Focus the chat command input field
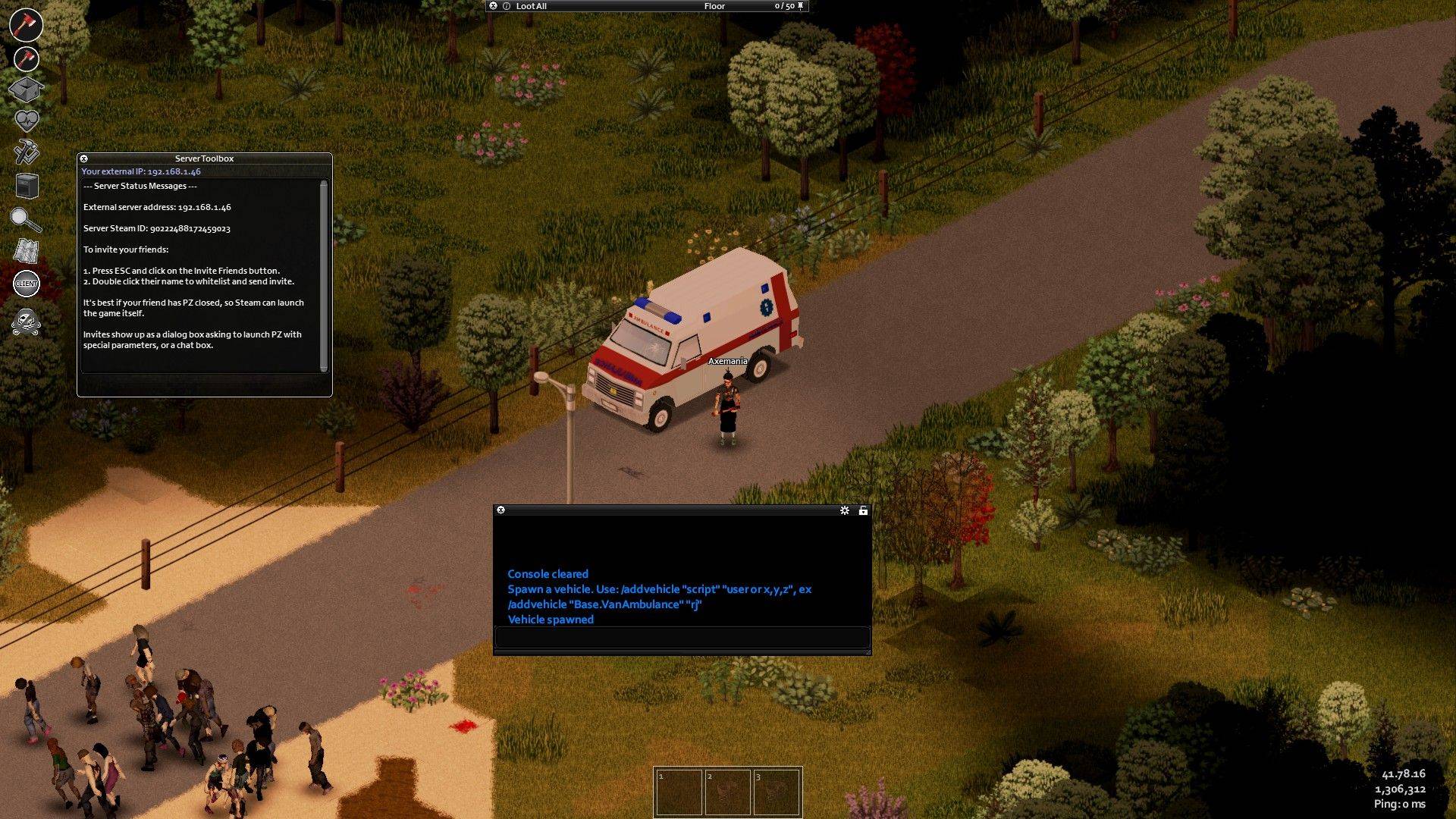Screen dimensions: 1456x819 682,637
